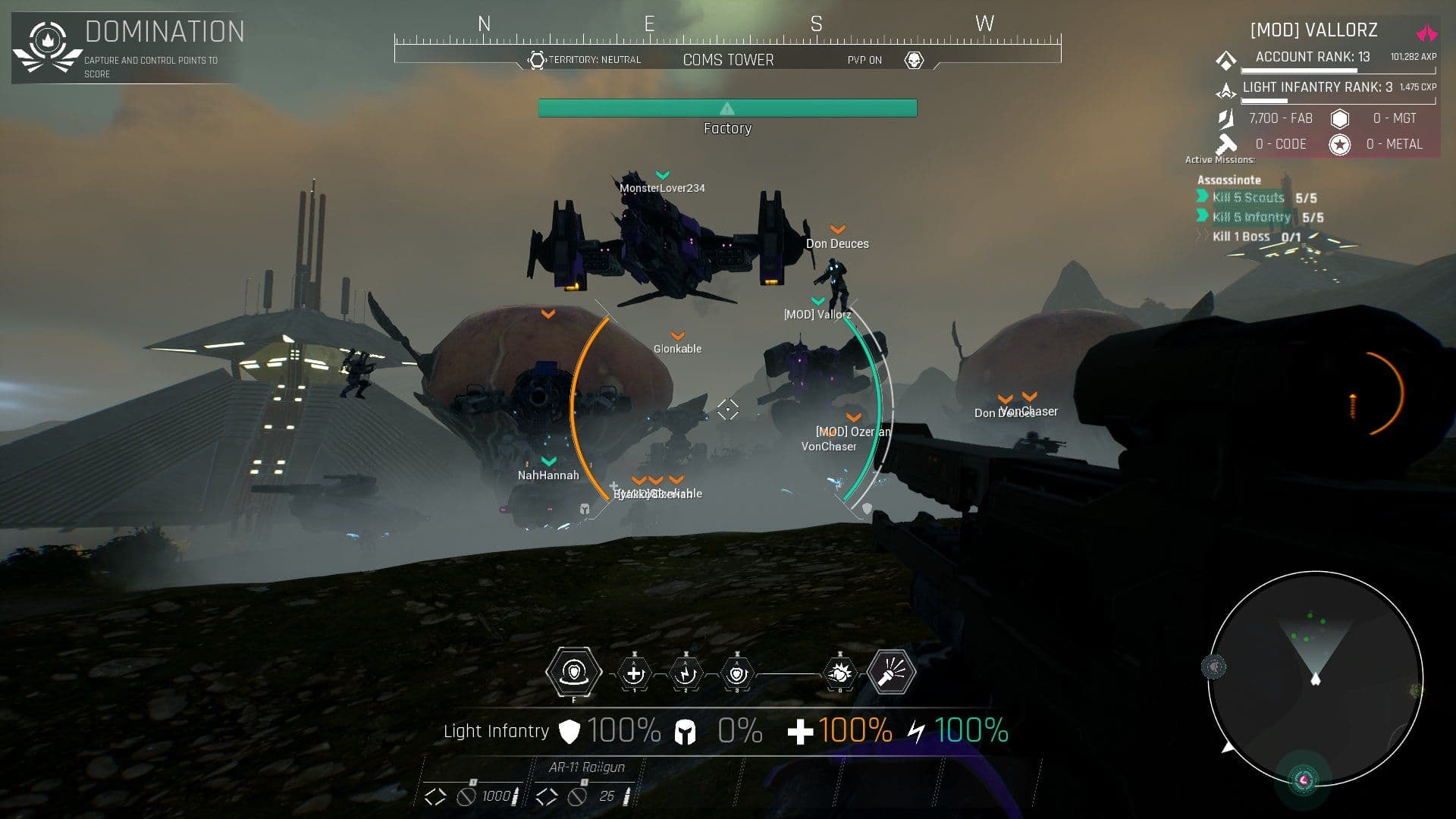Activate the shield recharge ability
The width and height of the screenshot is (1456, 819).
(737, 673)
